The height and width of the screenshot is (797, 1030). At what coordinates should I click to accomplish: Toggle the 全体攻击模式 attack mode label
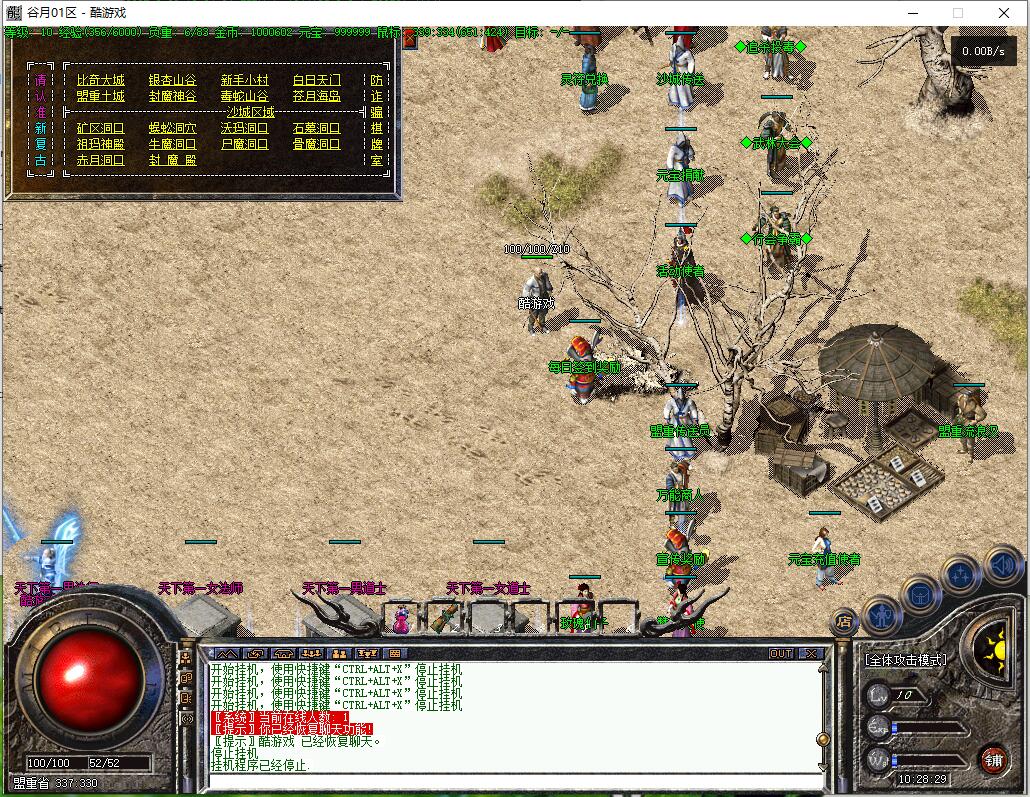906,660
